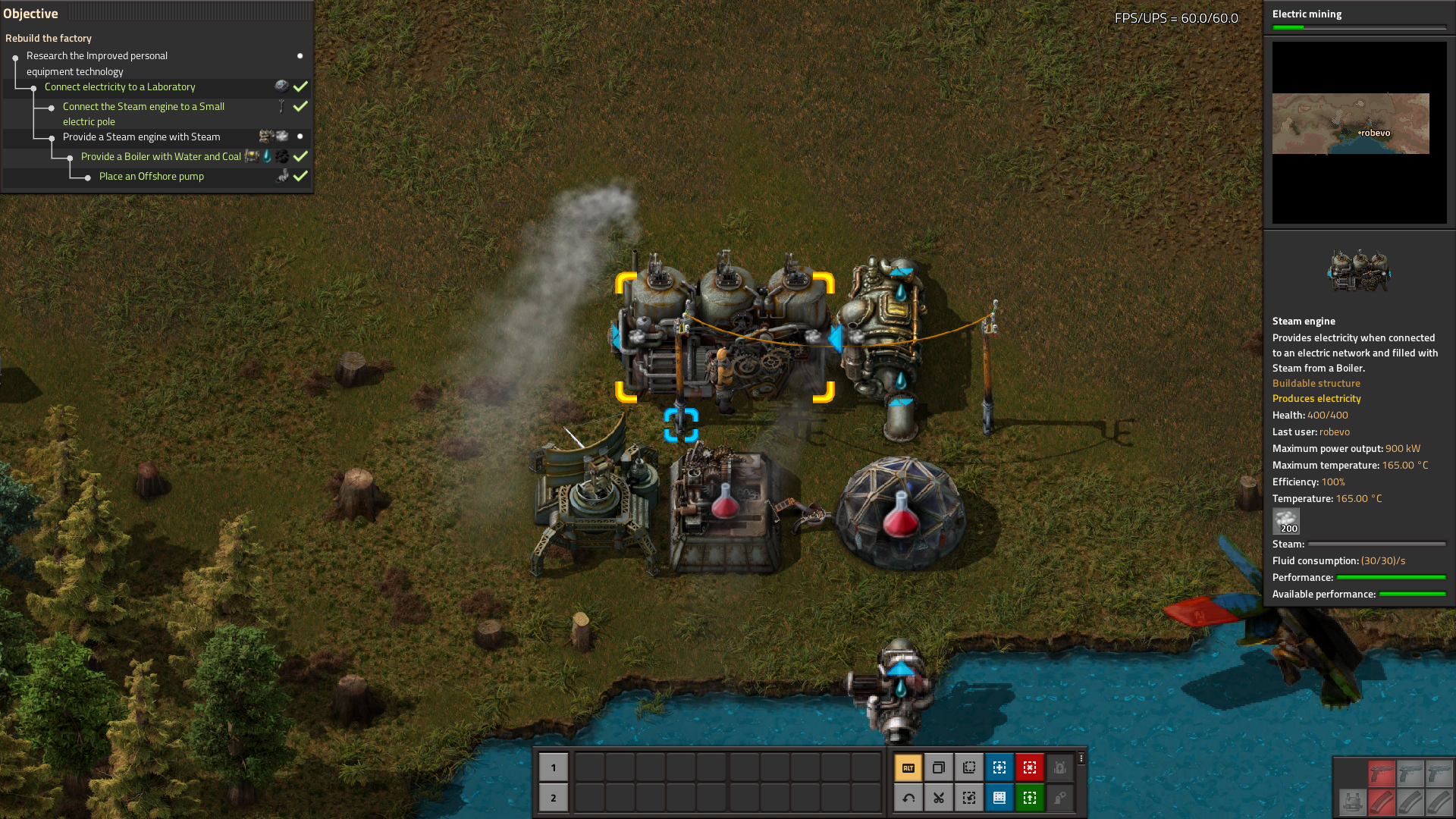Click the Rebuild the factory objective
The width and height of the screenshot is (1456, 819).
click(x=49, y=38)
